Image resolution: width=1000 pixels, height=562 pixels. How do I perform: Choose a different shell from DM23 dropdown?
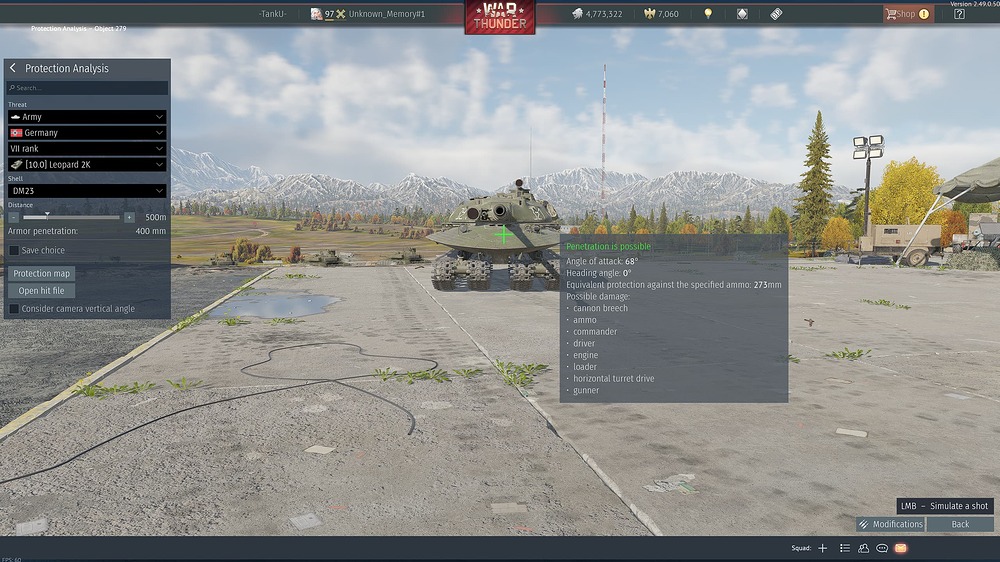pyautogui.click(x=87, y=191)
